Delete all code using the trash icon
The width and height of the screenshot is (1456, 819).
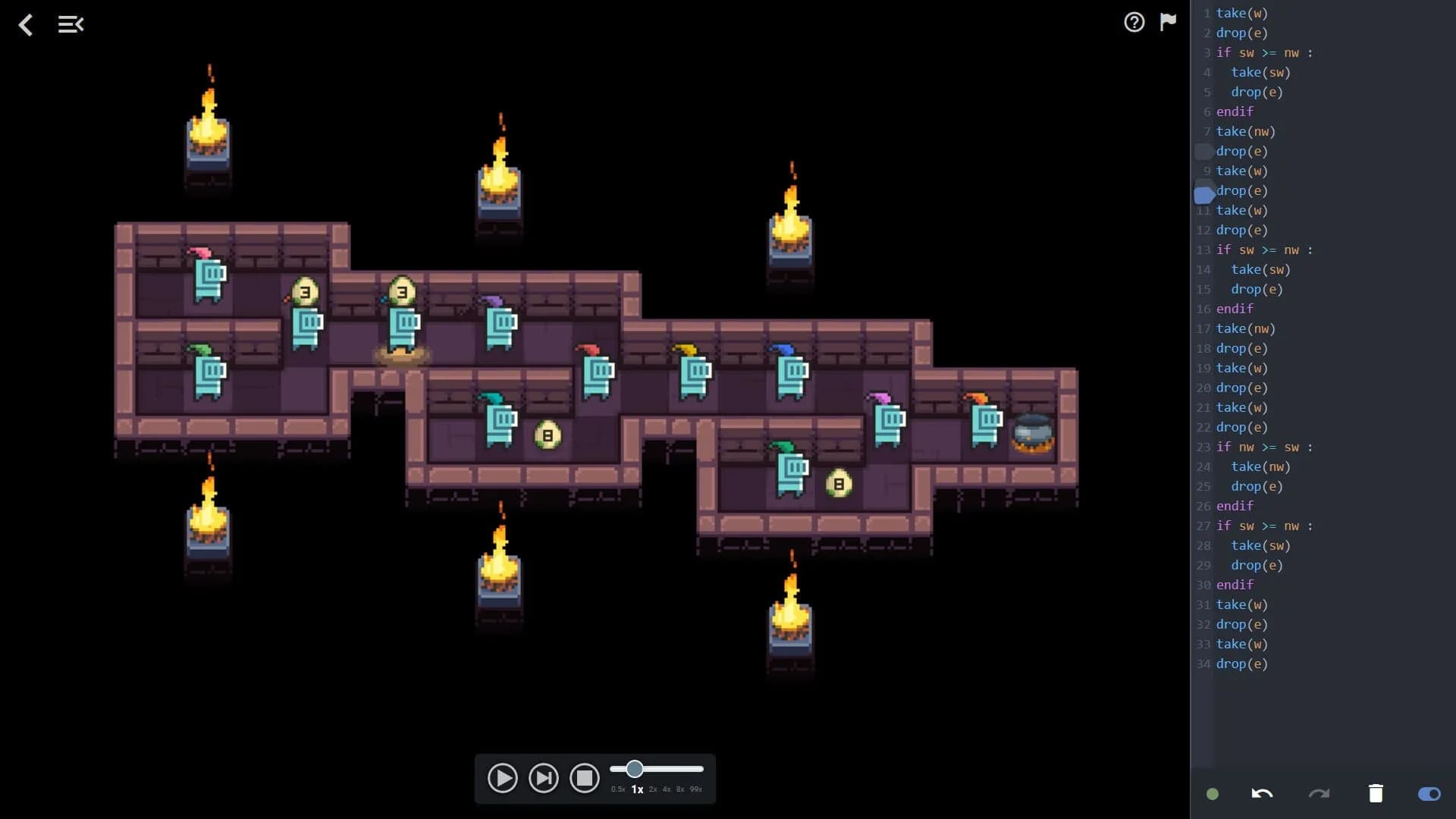(1376, 794)
